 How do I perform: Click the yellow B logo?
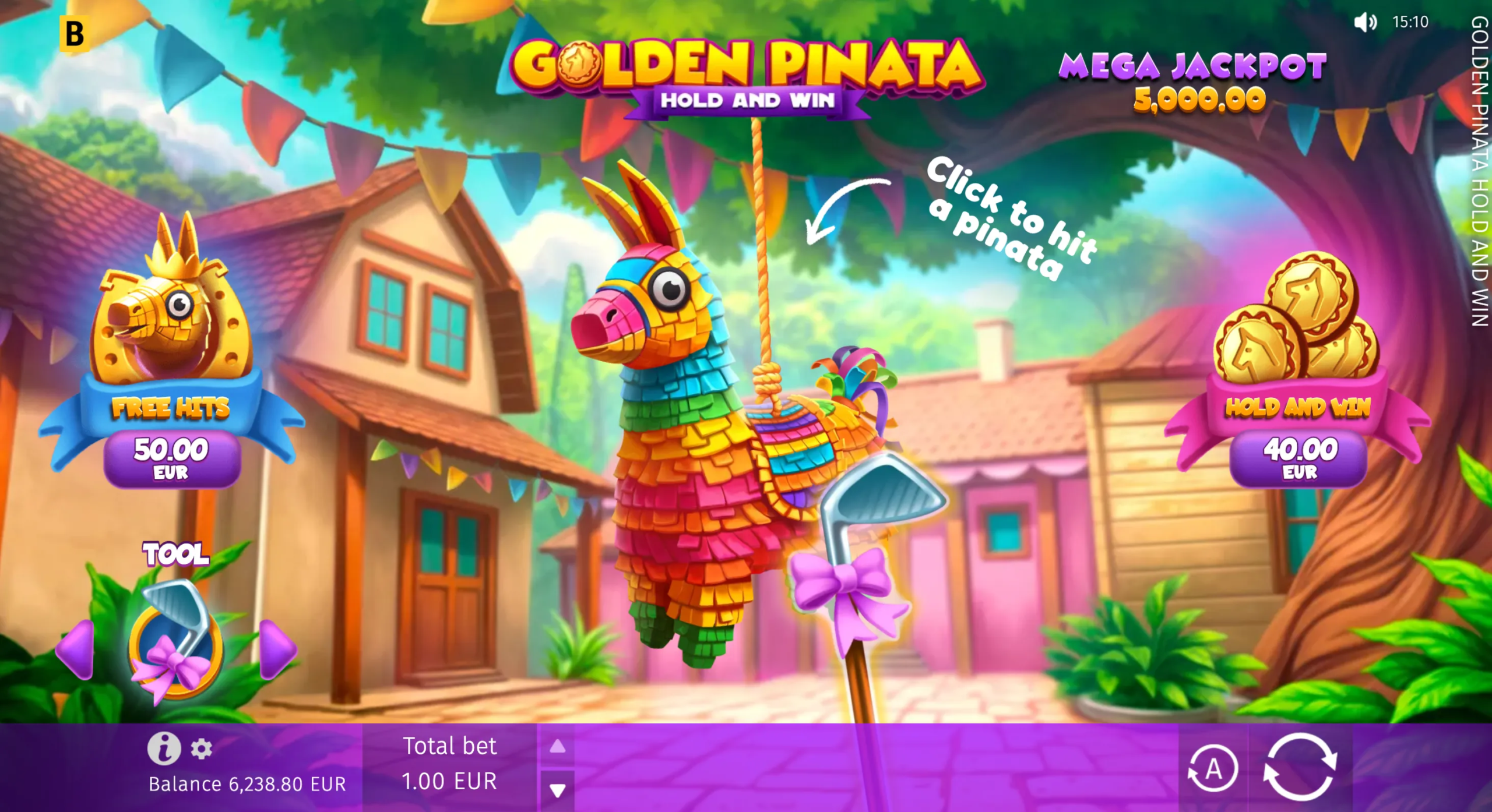[75, 33]
